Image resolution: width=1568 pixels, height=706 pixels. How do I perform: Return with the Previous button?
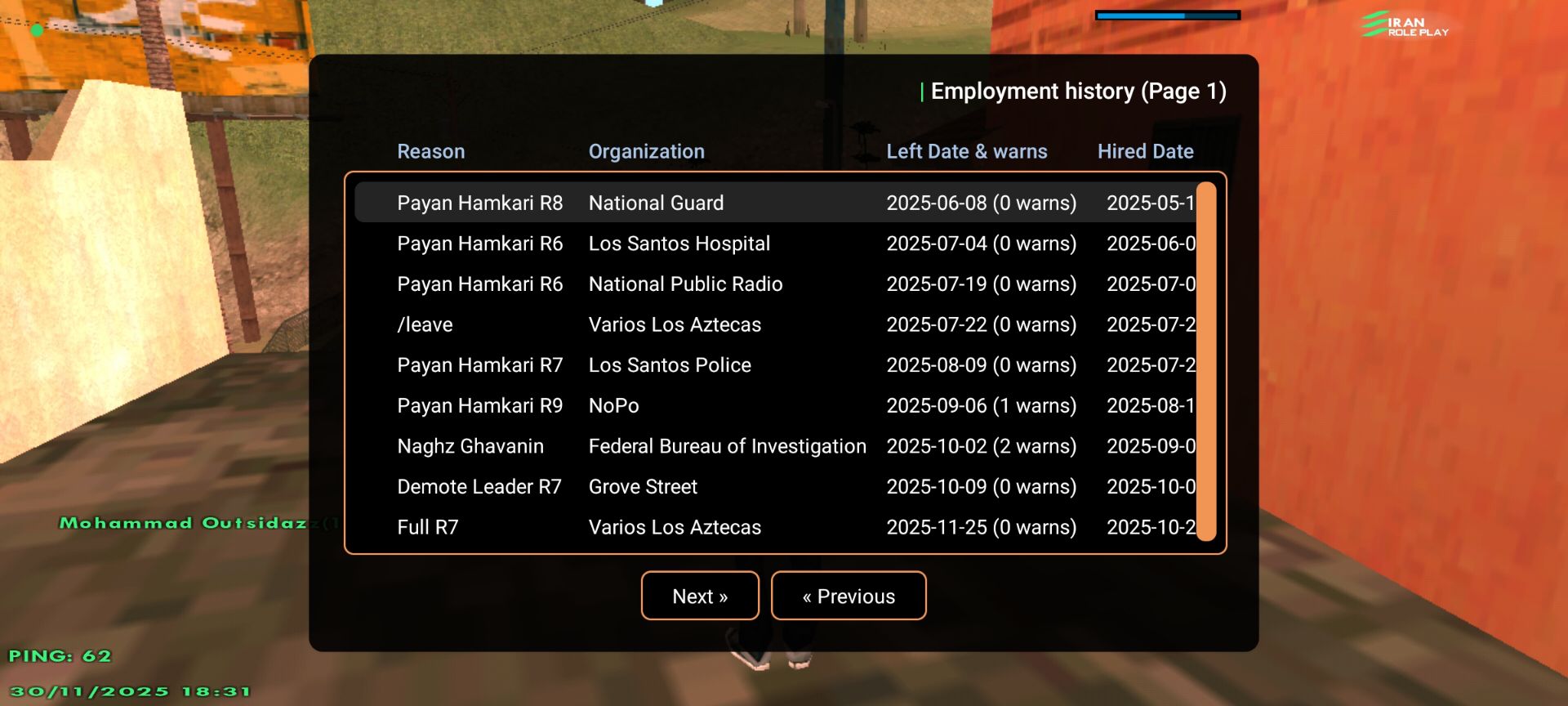(849, 596)
